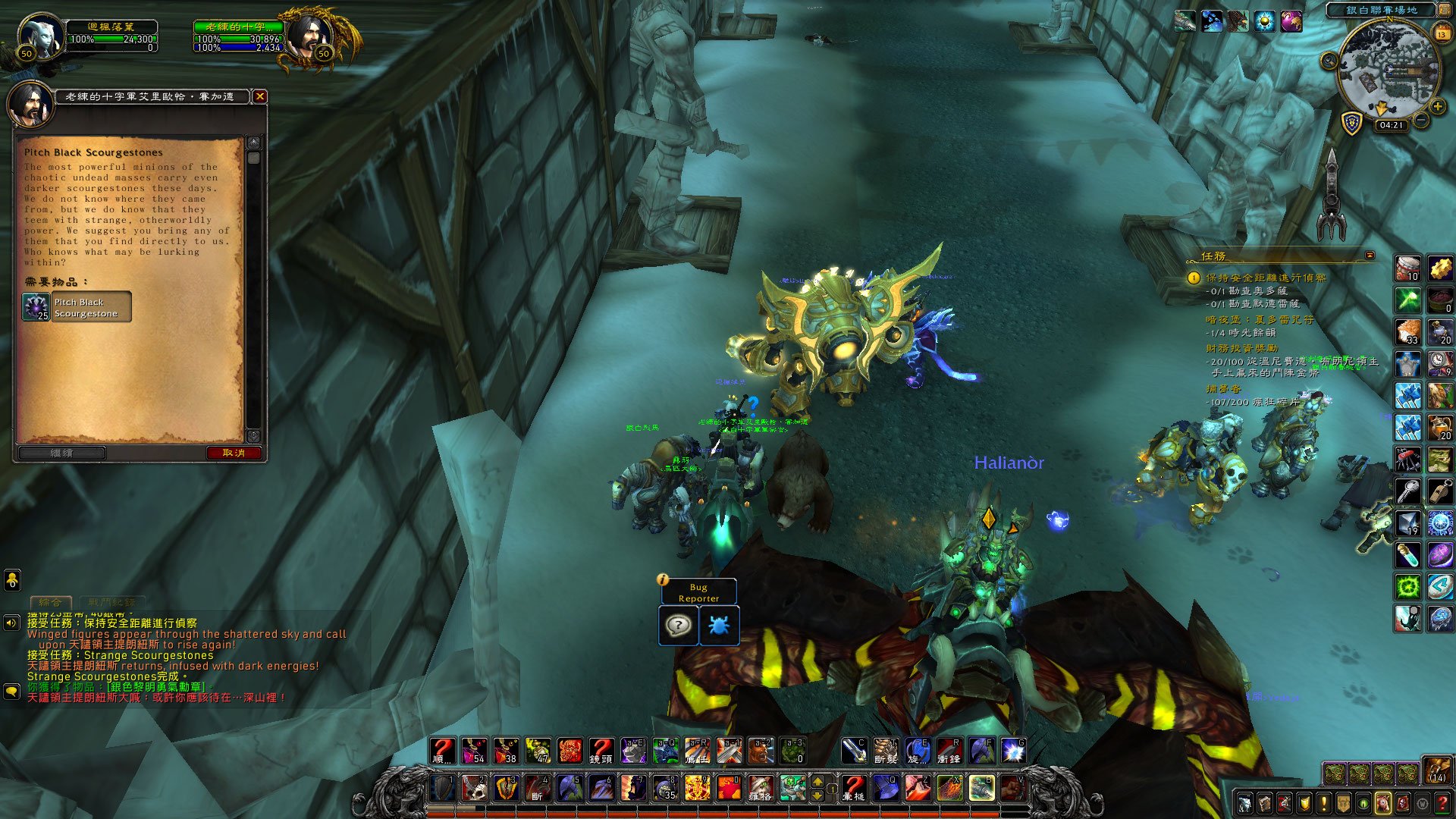Image resolution: width=1456 pixels, height=819 pixels.
Task: Open the Alliance shield icon by the minimap
Action: [x=1352, y=123]
